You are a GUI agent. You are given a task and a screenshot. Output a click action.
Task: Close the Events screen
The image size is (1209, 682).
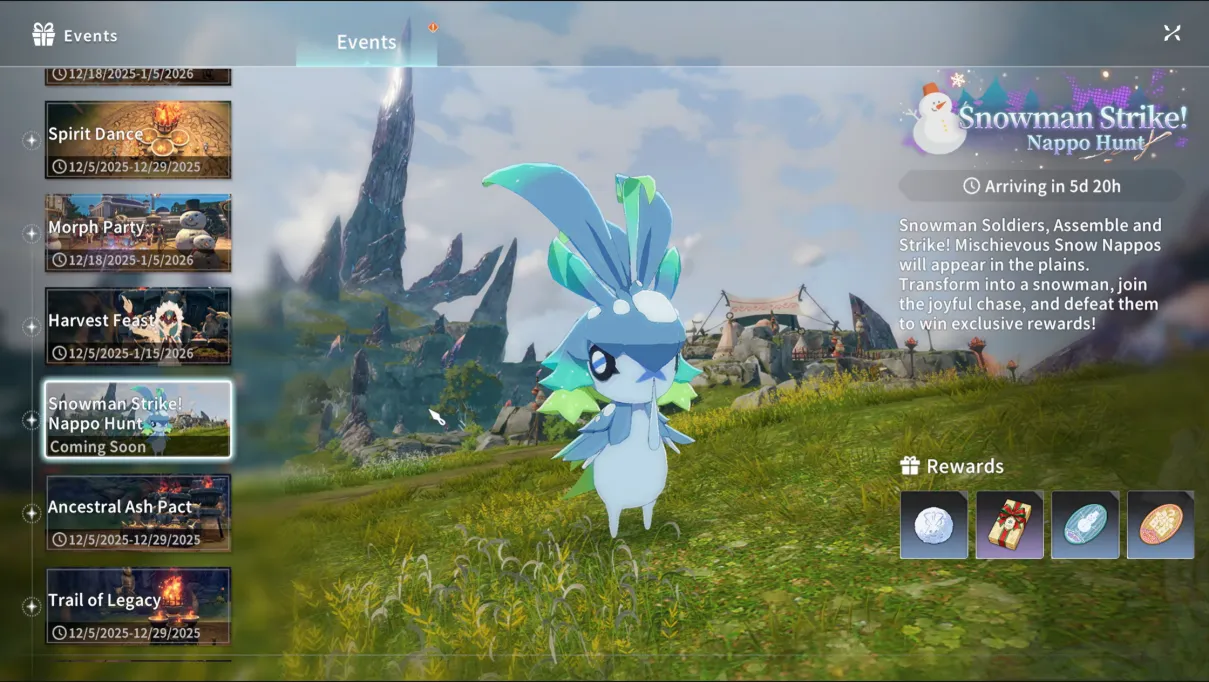(1172, 33)
